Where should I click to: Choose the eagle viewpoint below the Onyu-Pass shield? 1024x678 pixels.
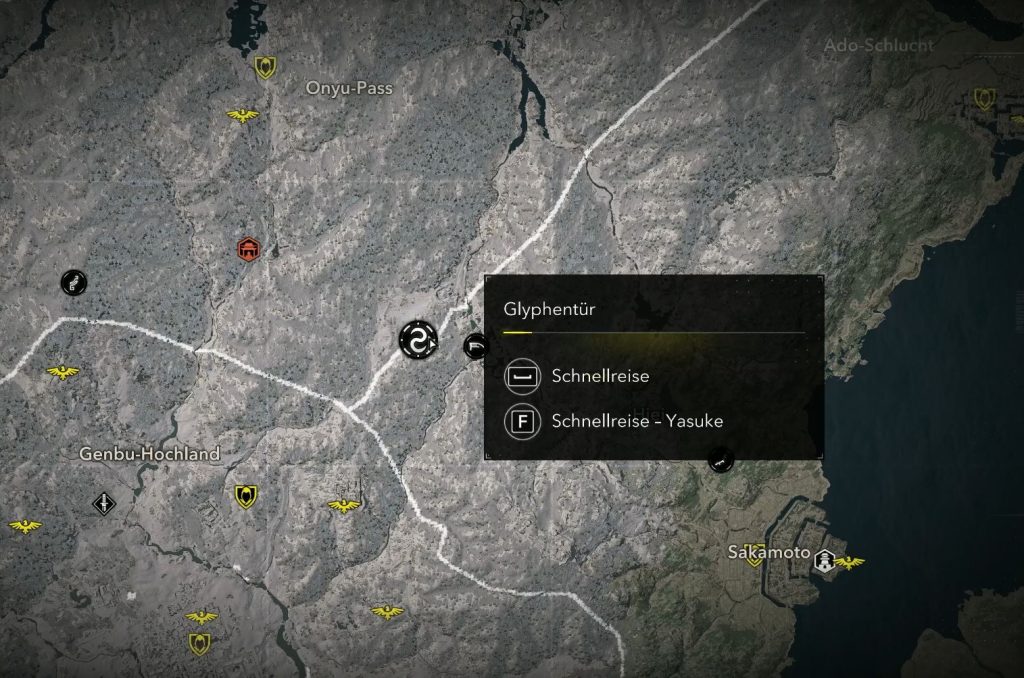242,116
